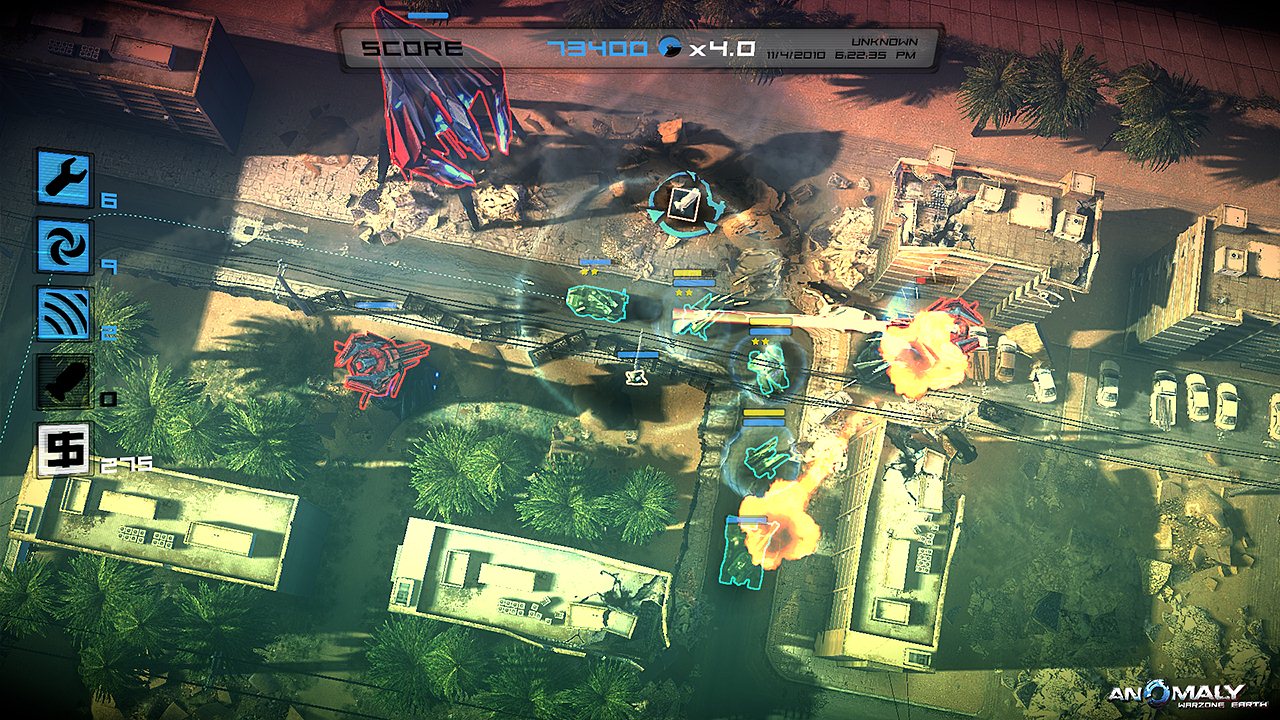Click the deployed repair marker ring
1280x720 pixels.
coord(686,203)
